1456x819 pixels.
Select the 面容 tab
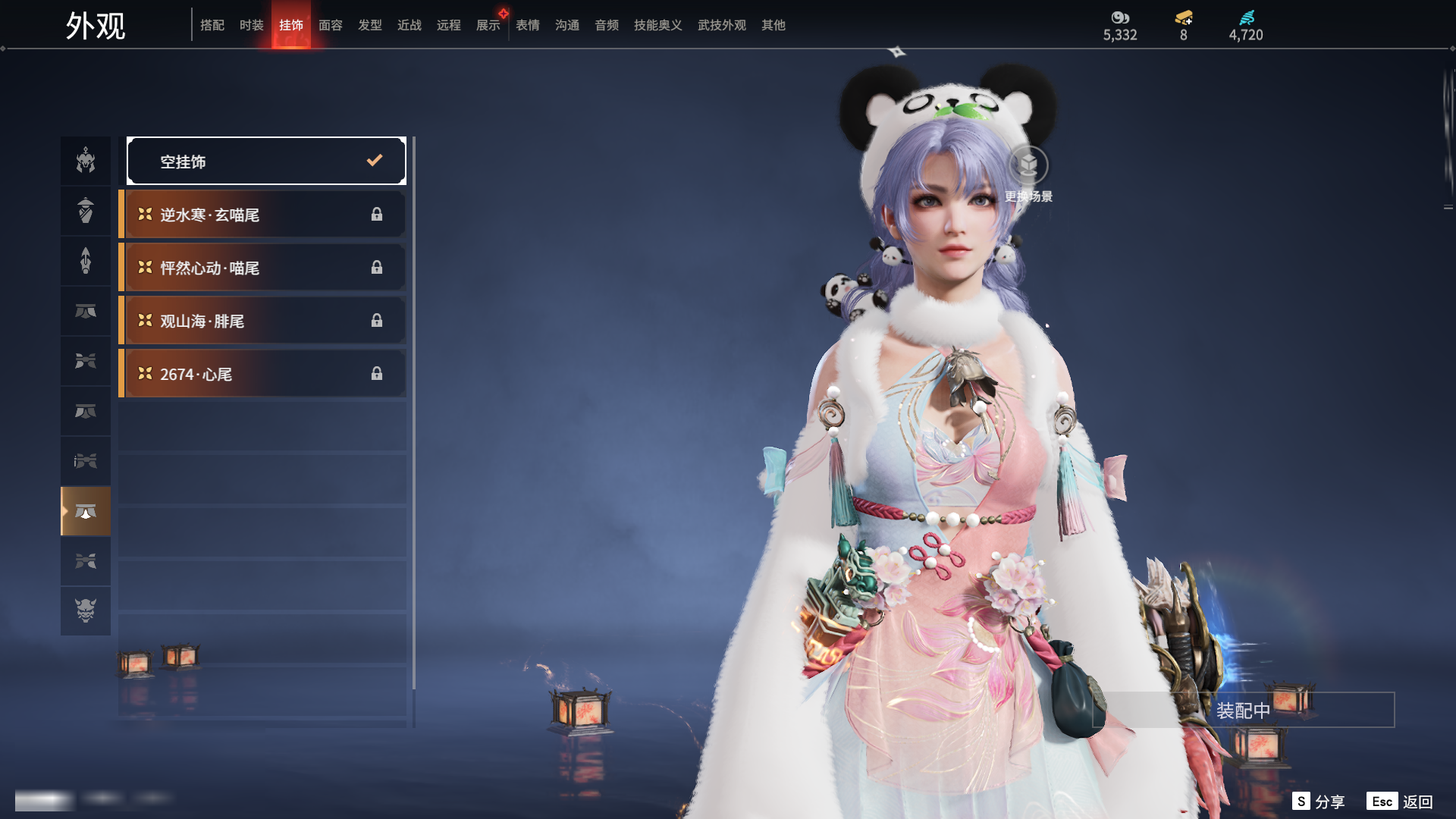pos(331,25)
